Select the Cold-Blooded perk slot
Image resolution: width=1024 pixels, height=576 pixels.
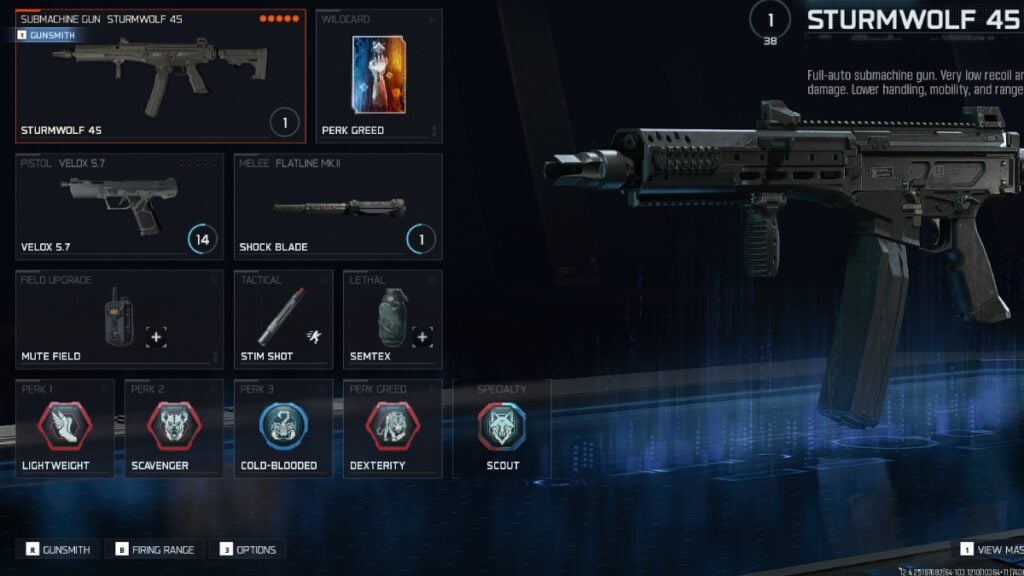[x=283, y=428]
